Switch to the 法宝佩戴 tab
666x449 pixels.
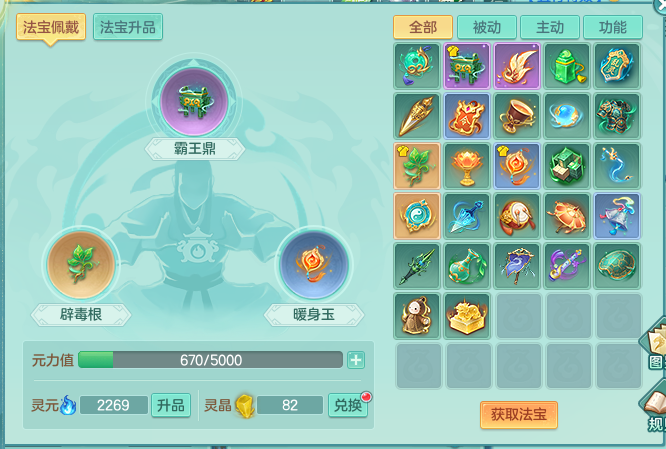[x=50, y=27]
